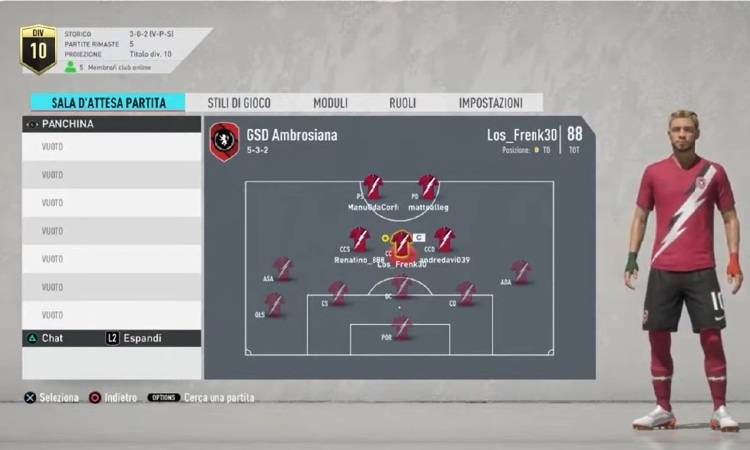Select the QLS position shirt

pos(274,304)
